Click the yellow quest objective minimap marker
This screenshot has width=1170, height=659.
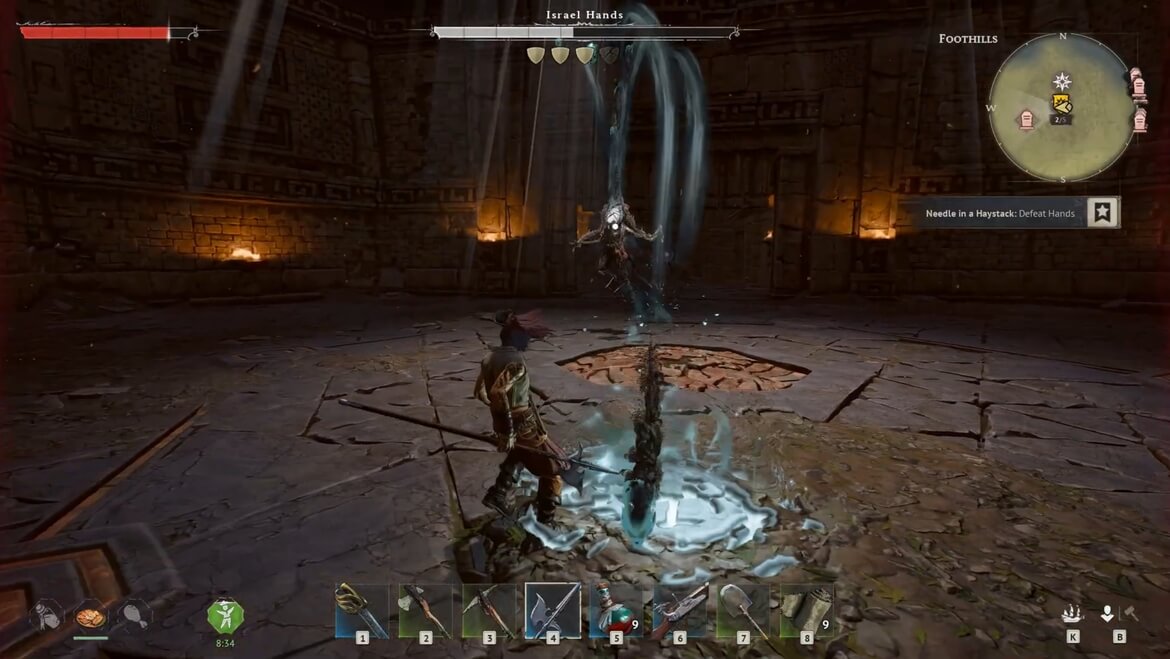click(x=1062, y=103)
